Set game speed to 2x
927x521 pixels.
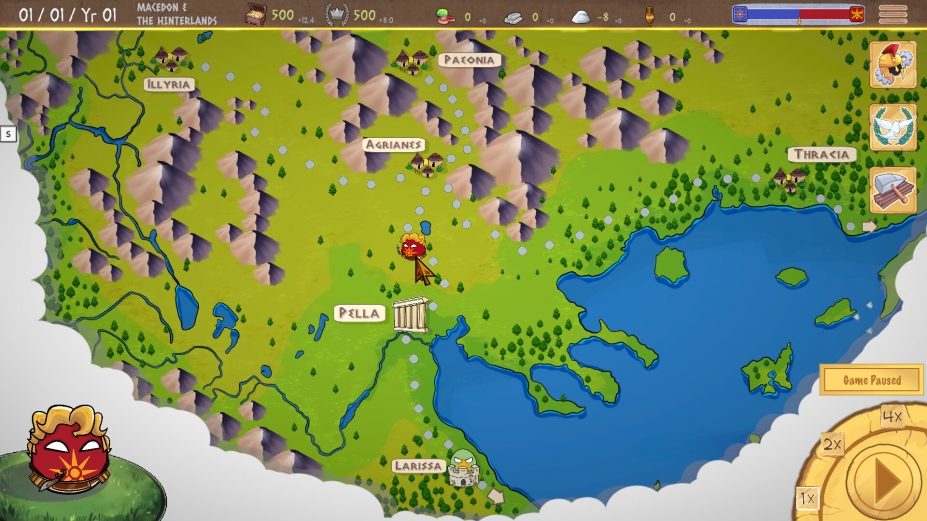click(832, 445)
